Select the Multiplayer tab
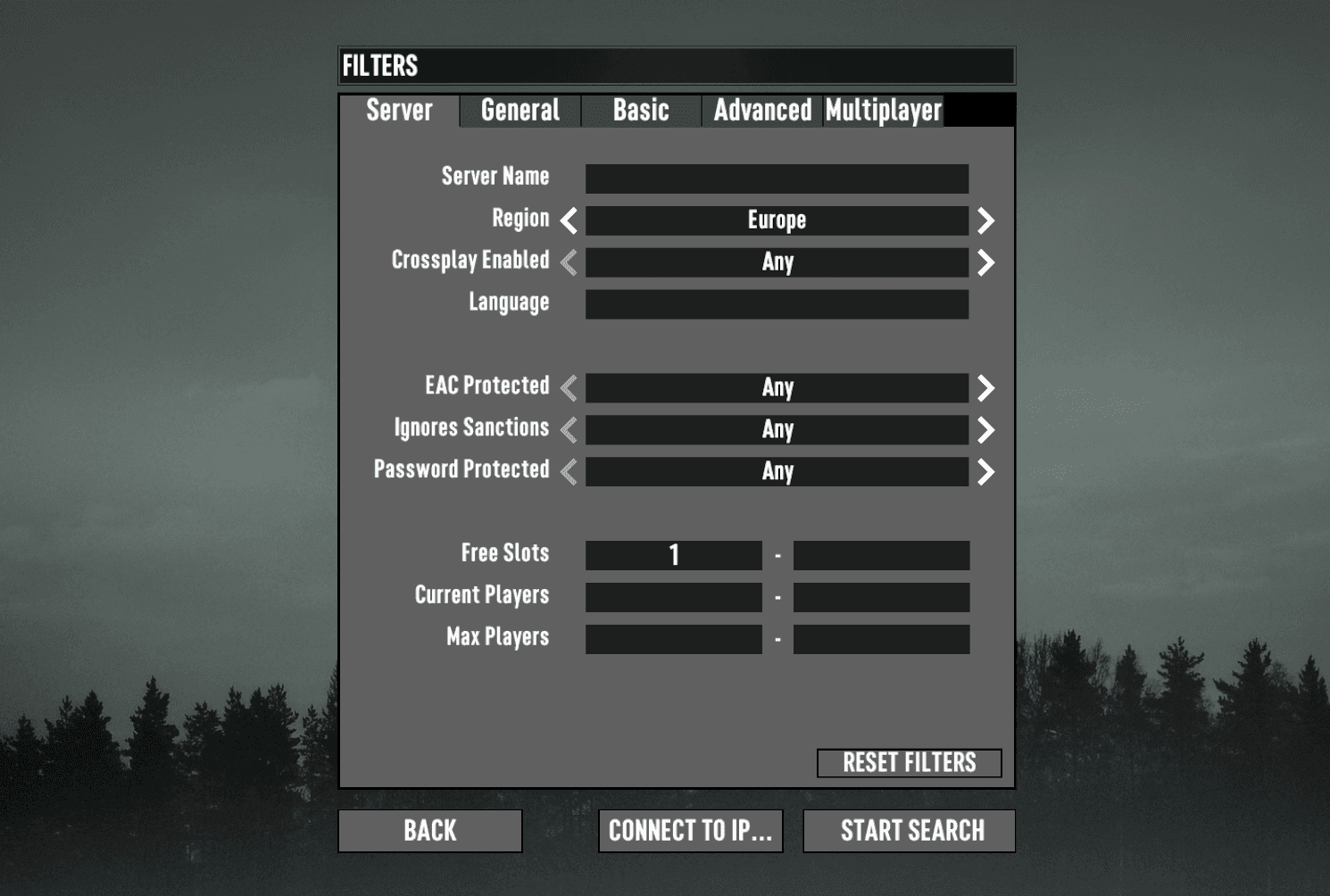Image resolution: width=1330 pixels, height=896 pixels. point(882,111)
